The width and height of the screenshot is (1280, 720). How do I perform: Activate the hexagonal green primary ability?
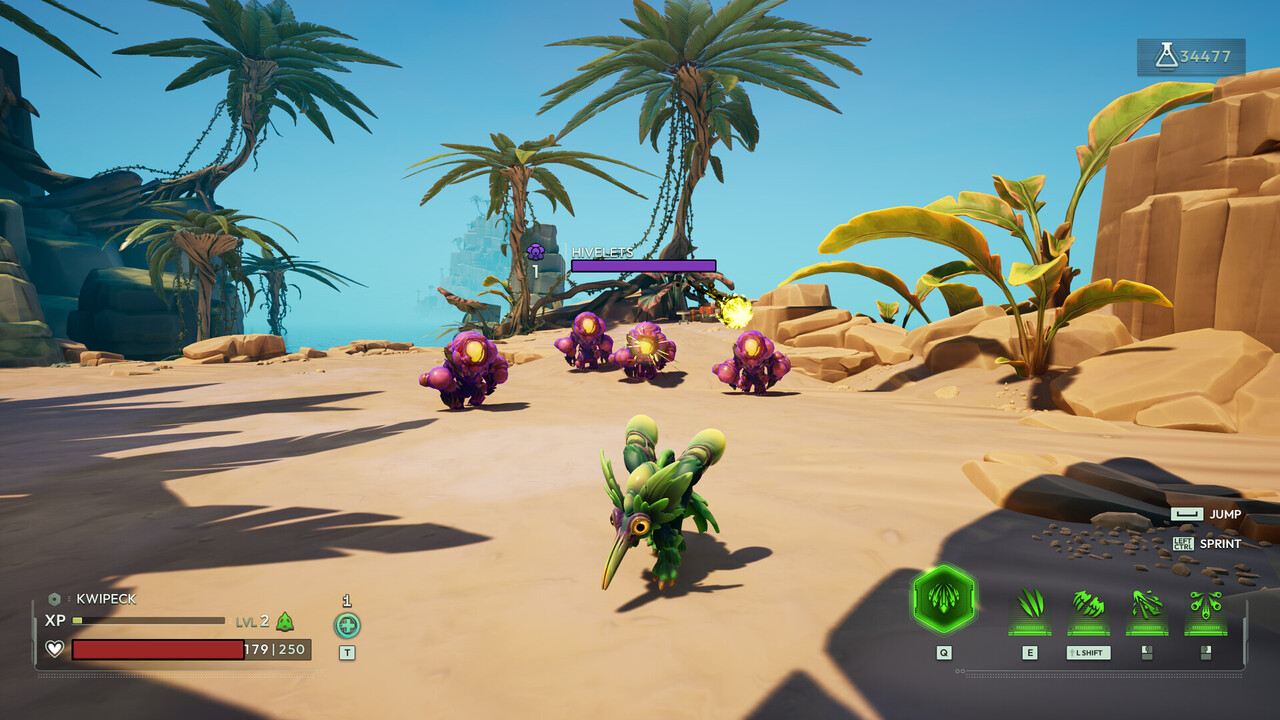(944, 599)
